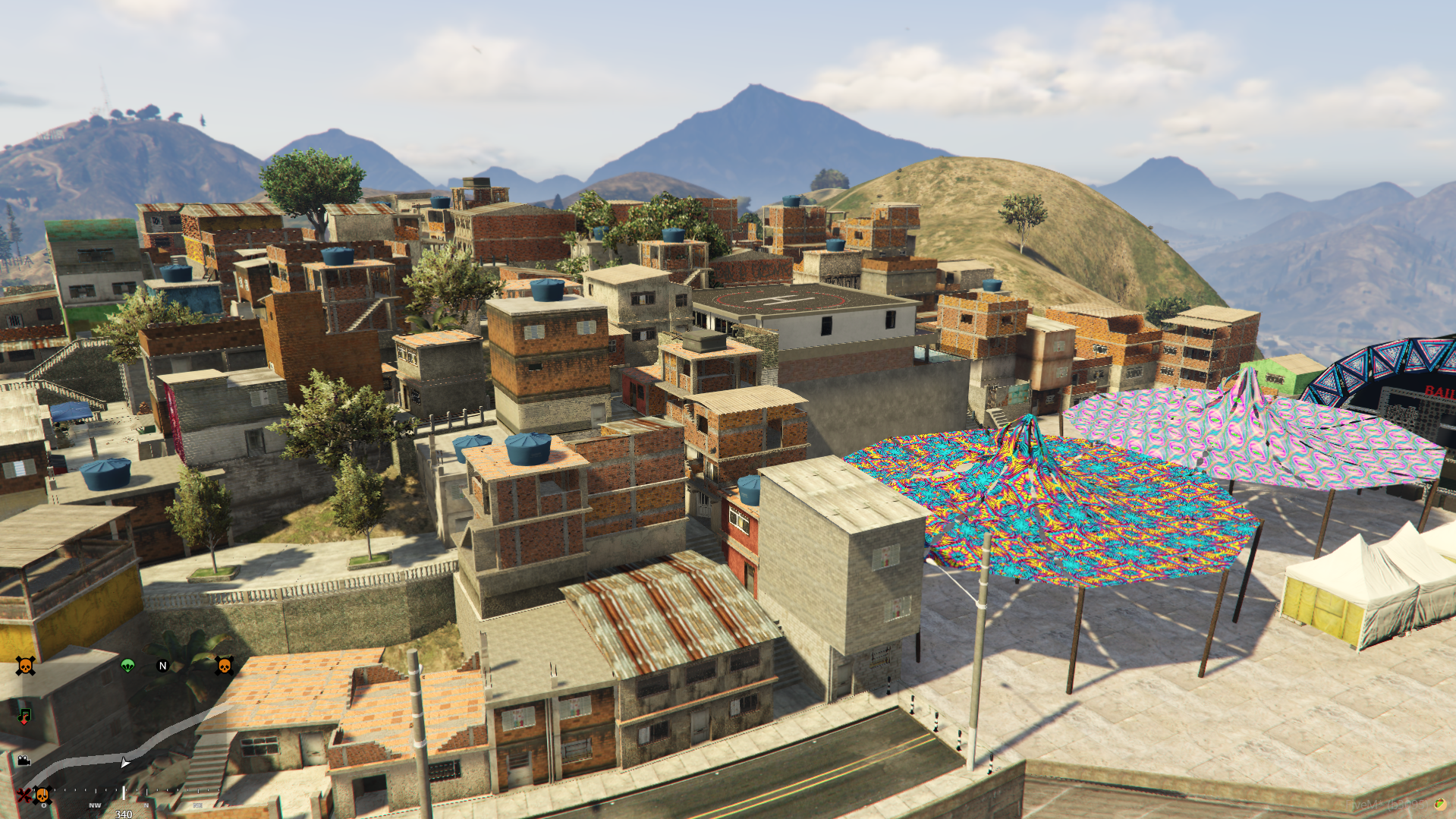Select the movie camera blip on the minimap

coord(24,760)
